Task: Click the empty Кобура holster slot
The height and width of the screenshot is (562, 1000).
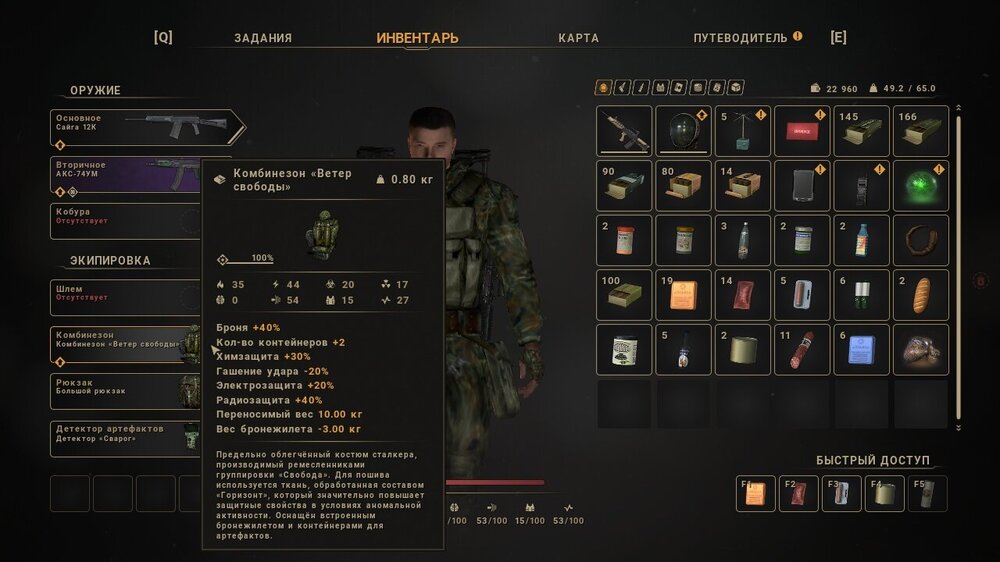Action: (x=125, y=219)
